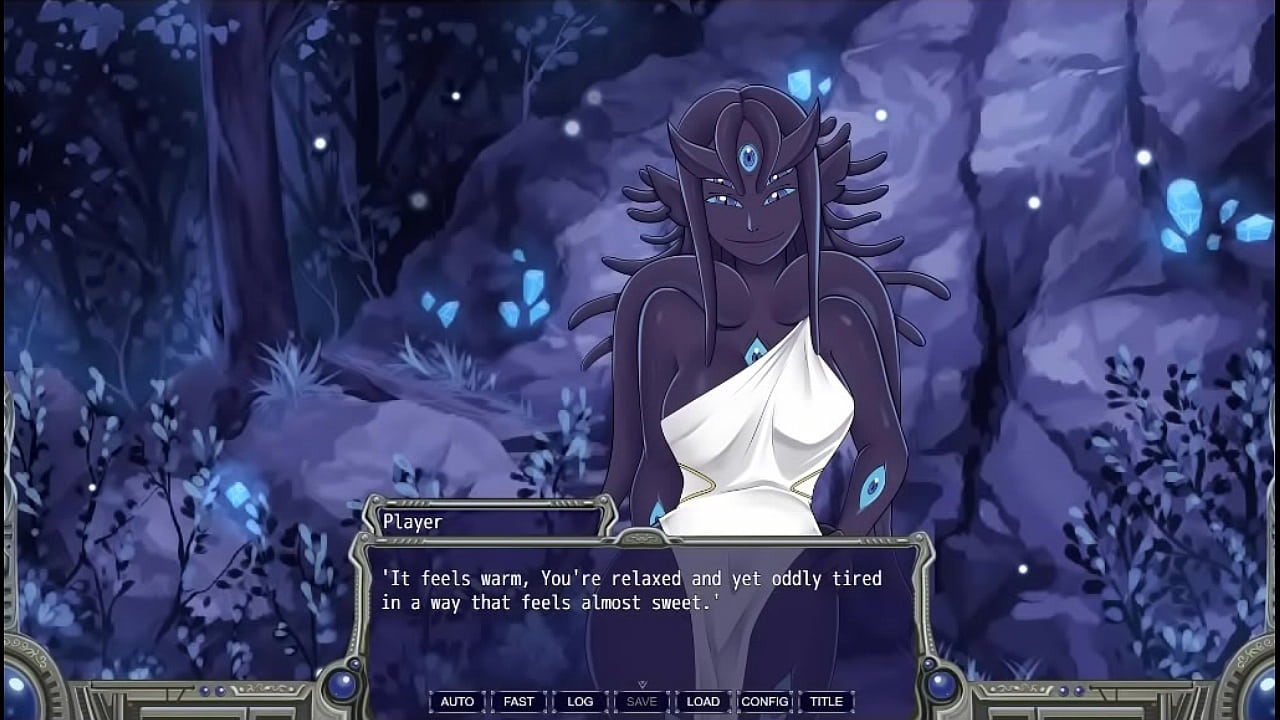Toggle FAST skip mode
Image resolution: width=1280 pixels, height=720 pixels.
click(518, 701)
